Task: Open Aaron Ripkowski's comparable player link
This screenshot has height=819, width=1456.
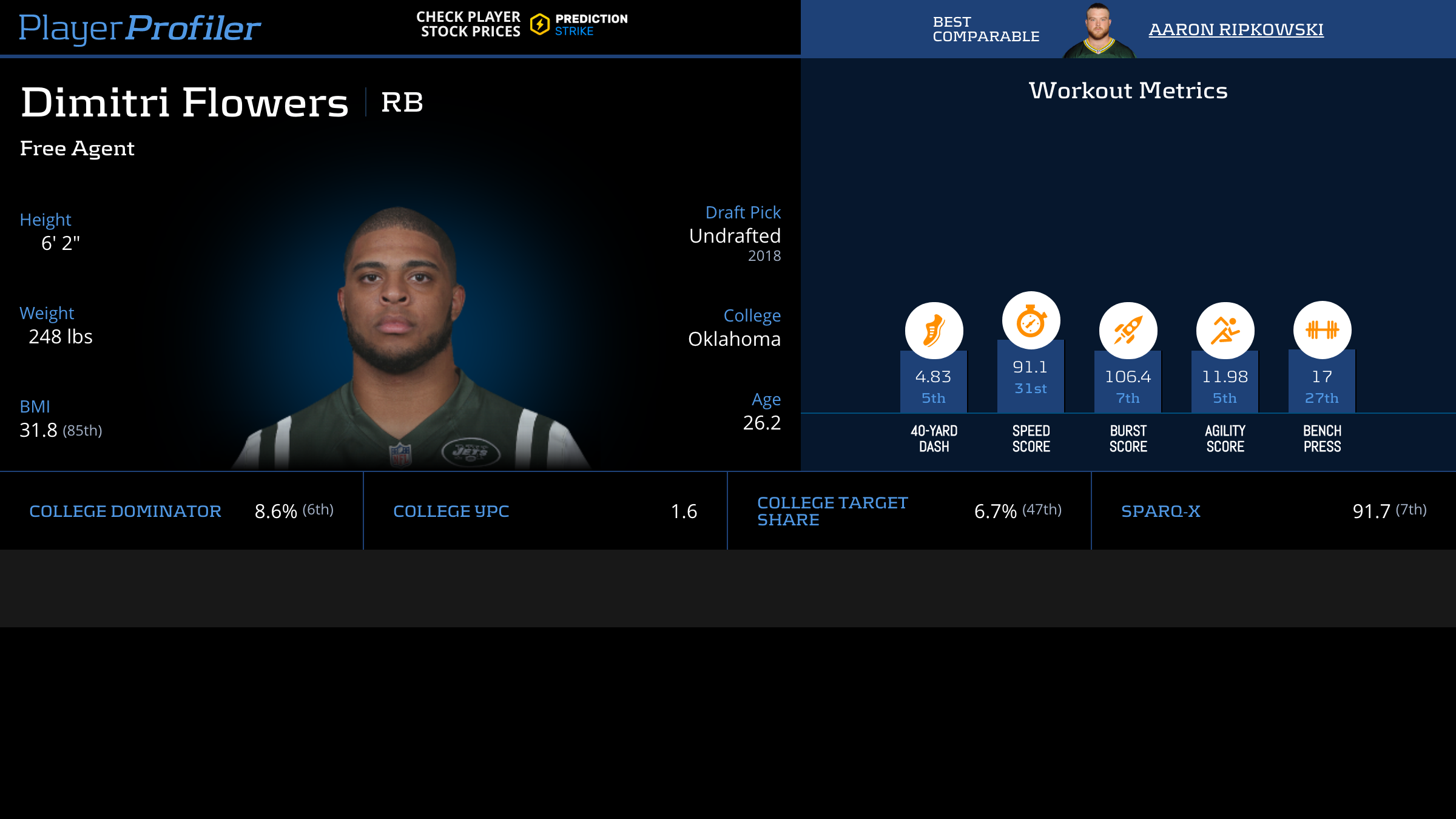Action: [1236, 29]
